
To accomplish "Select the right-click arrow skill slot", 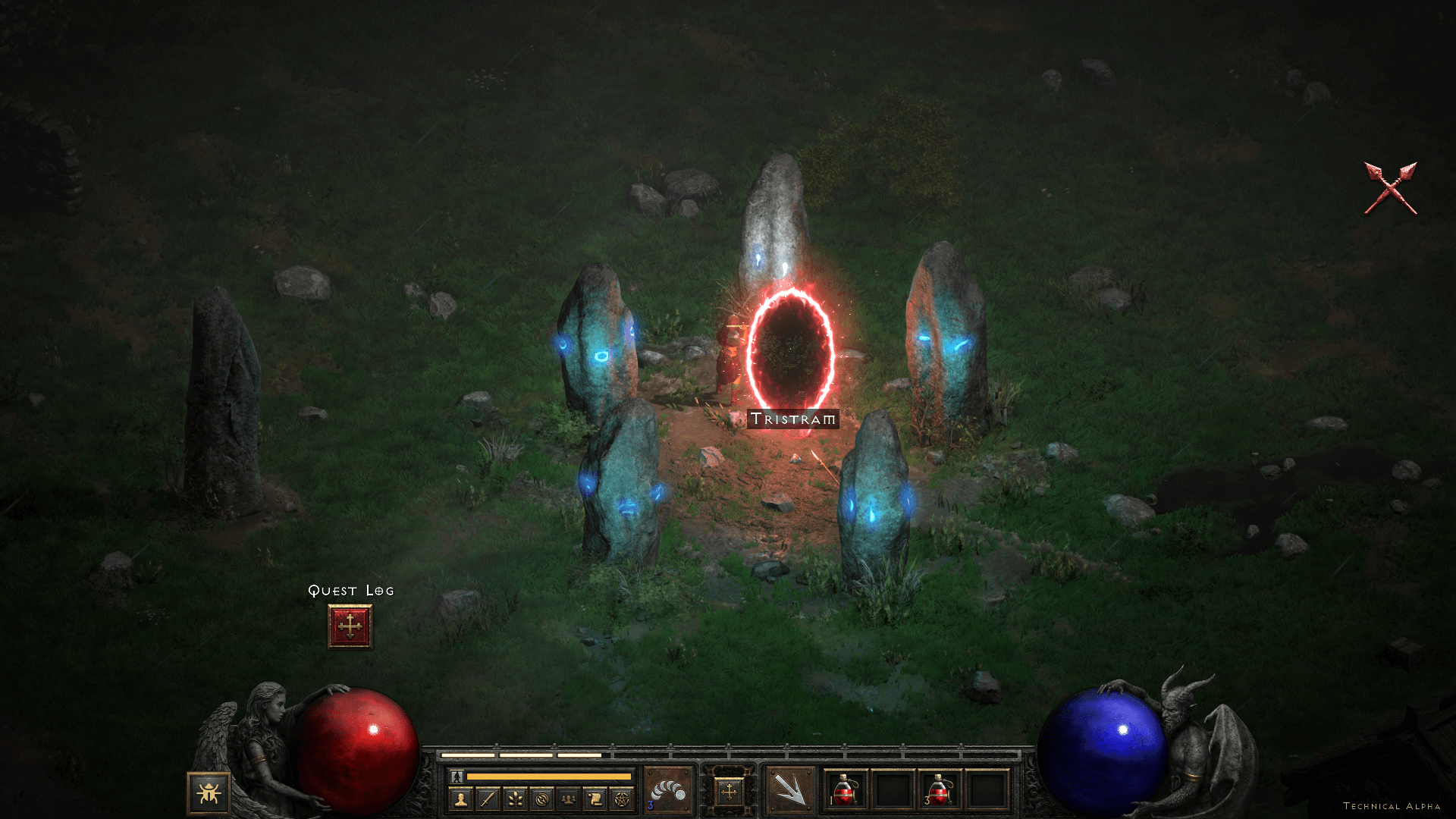I will click(x=789, y=791).
